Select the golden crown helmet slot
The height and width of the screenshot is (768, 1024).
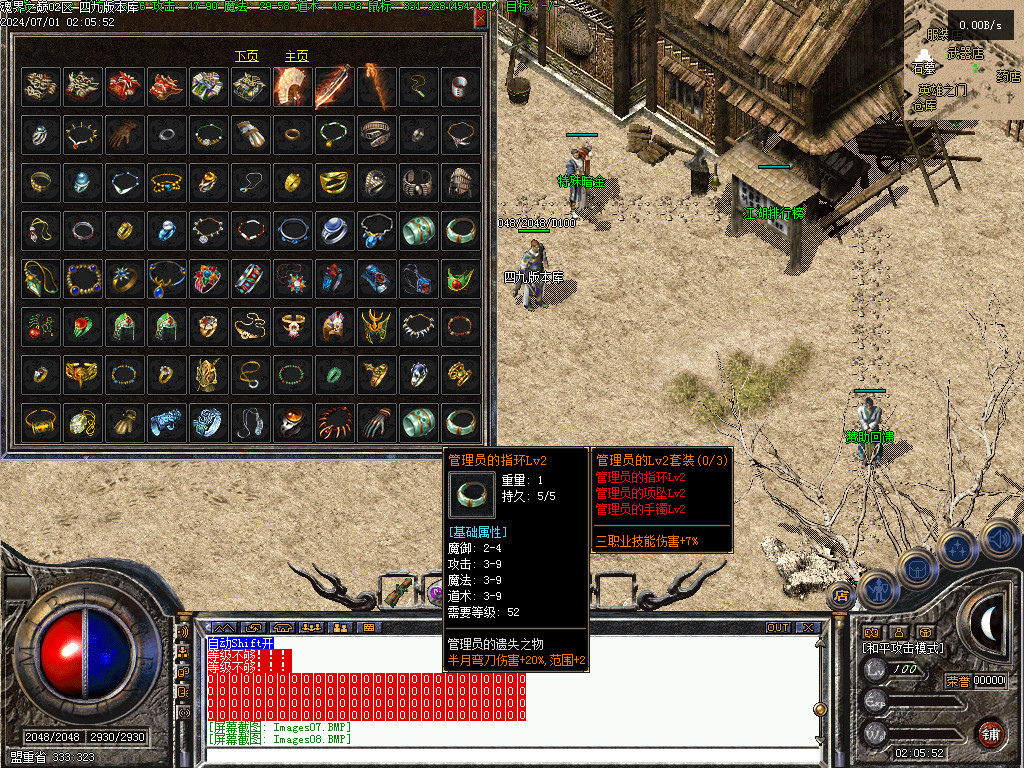376,326
